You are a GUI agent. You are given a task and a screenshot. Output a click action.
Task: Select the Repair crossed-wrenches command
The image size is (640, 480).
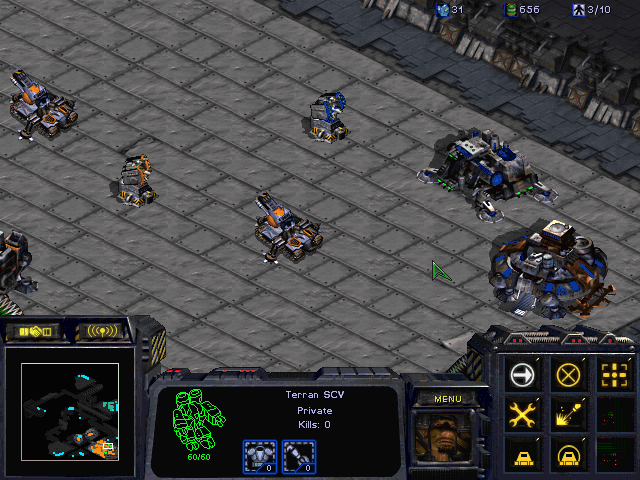click(x=523, y=414)
